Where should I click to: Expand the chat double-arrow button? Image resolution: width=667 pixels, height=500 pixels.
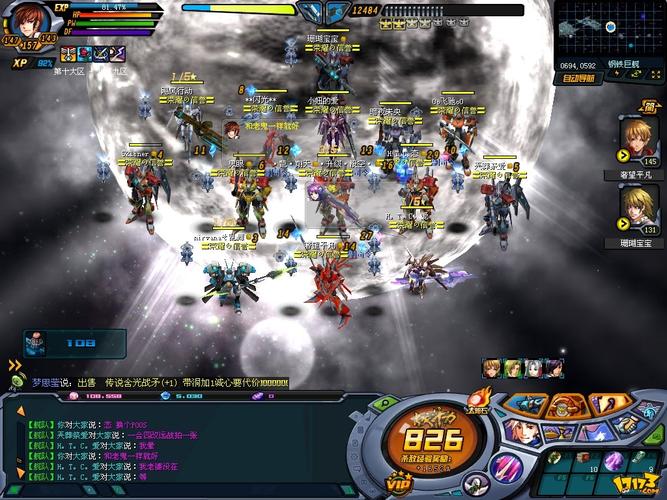pos(14,366)
